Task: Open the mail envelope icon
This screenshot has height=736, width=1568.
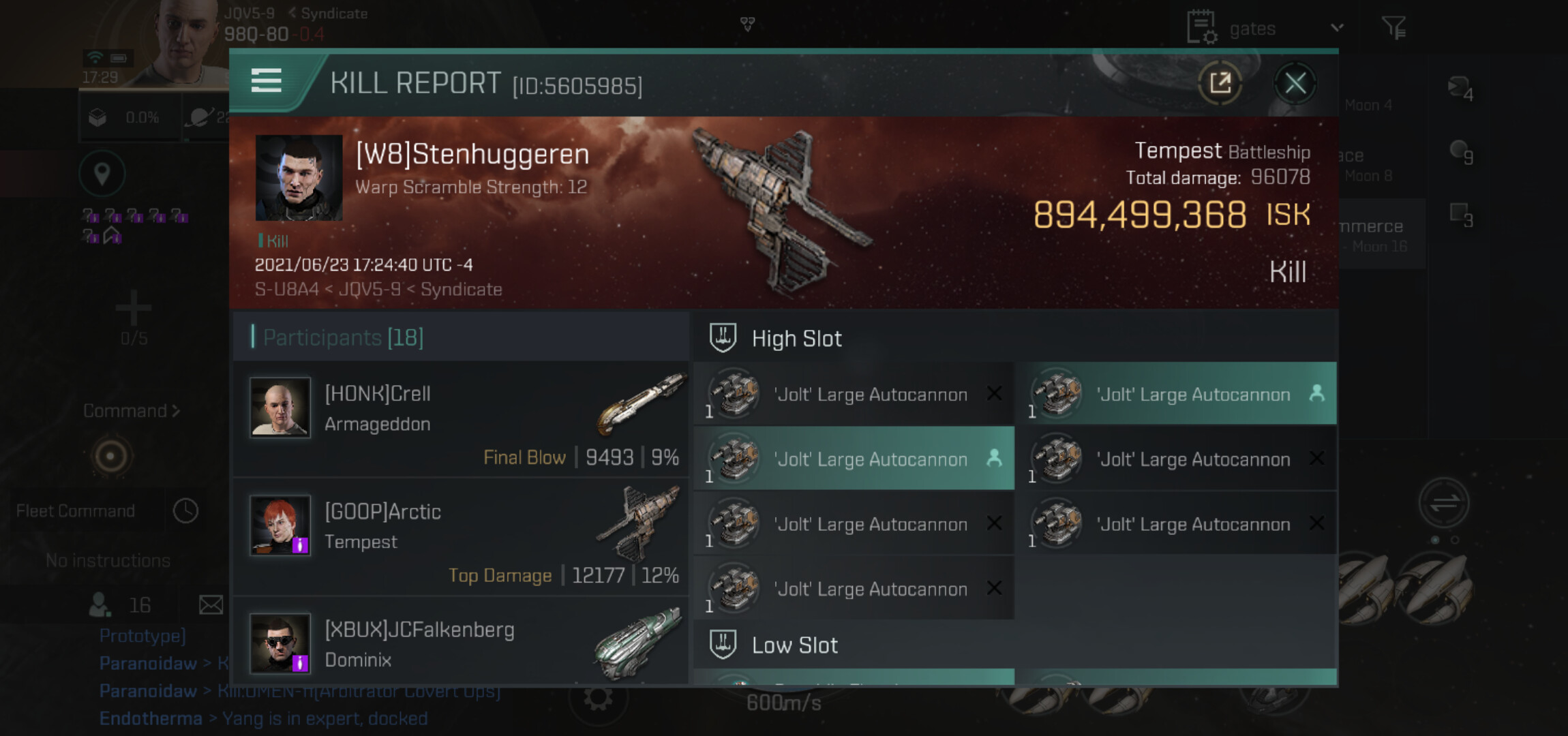Action: point(211,605)
